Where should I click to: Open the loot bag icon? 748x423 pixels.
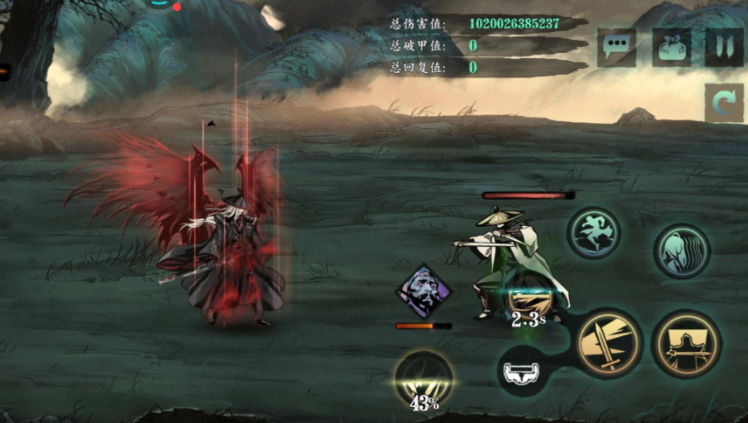click(x=672, y=48)
